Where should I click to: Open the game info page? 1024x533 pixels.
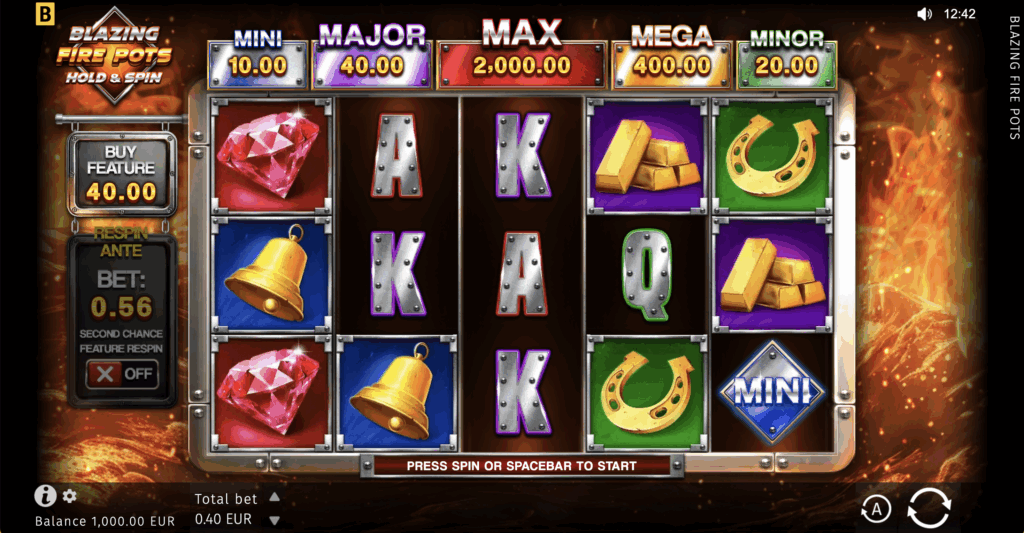click(x=45, y=496)
